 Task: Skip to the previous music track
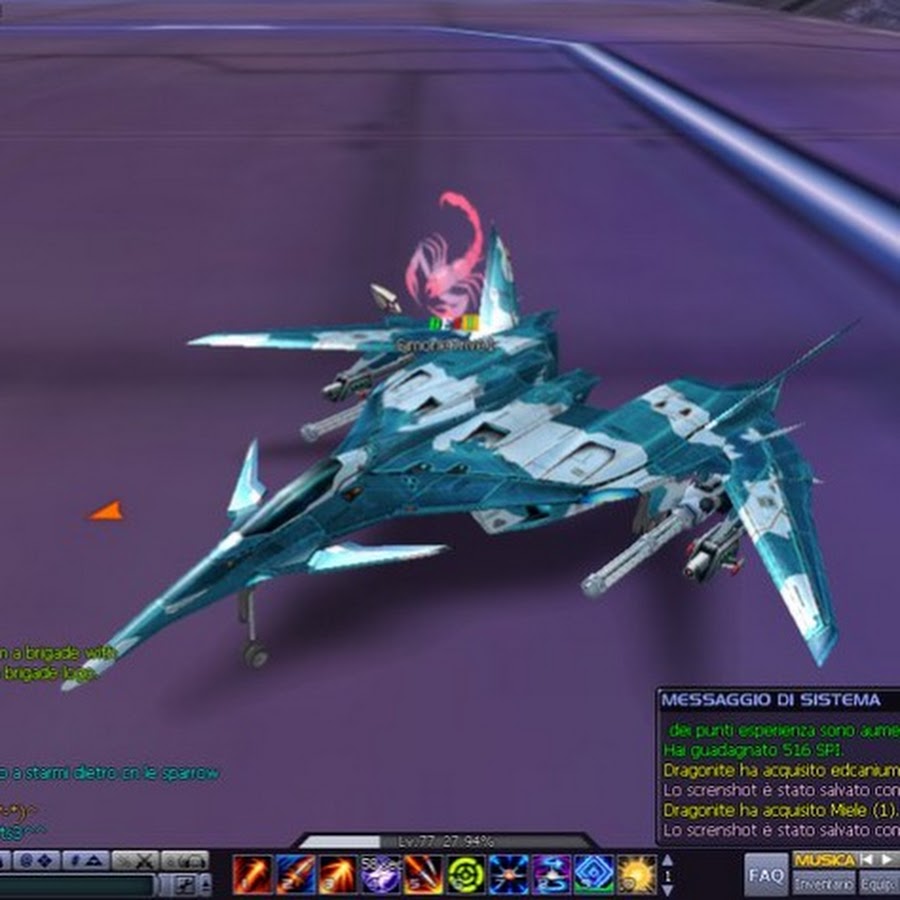pyautogui.click(x=869, y=860)
